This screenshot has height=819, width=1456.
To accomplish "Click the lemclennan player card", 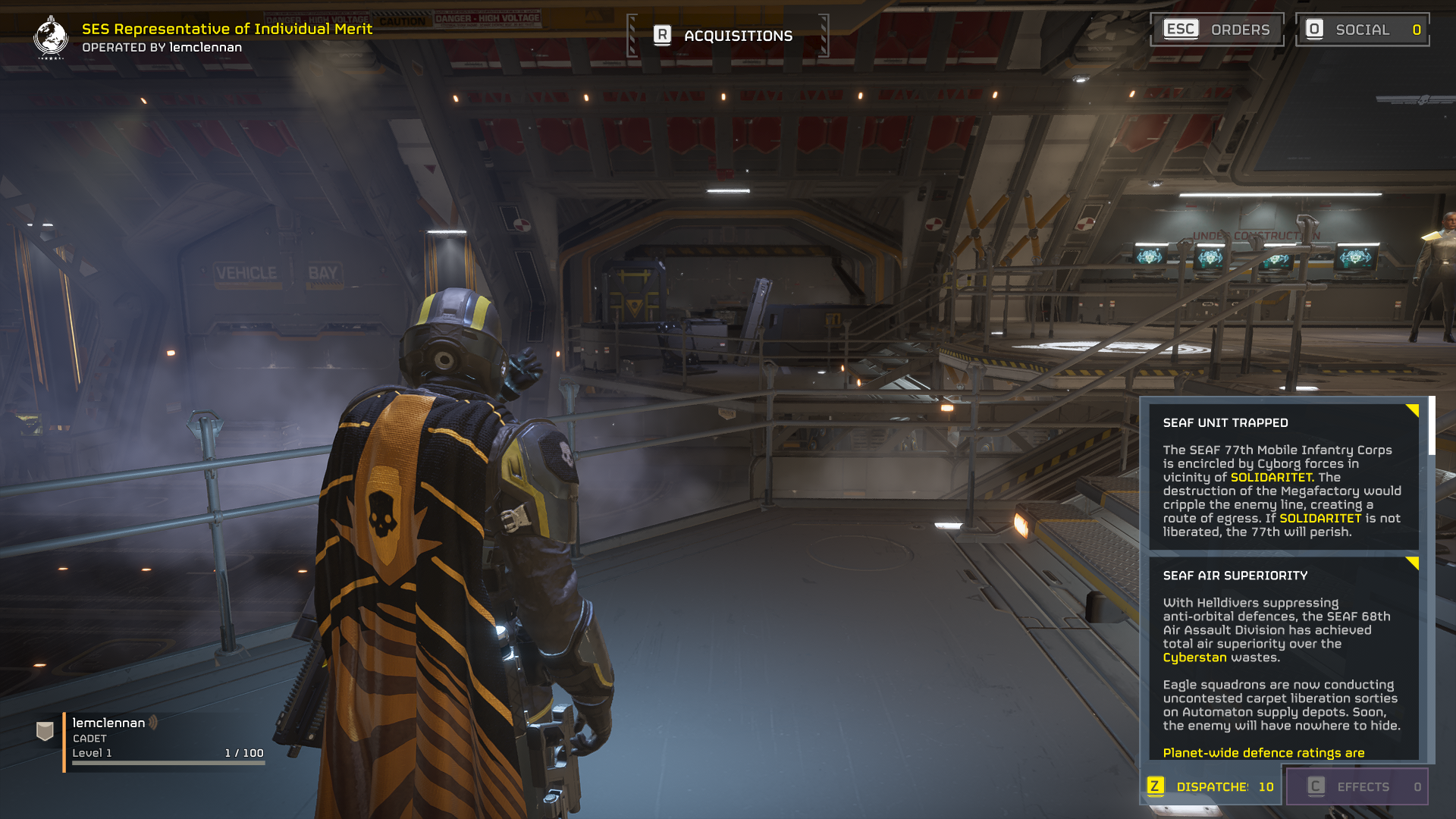I will [x=152, y=738].
